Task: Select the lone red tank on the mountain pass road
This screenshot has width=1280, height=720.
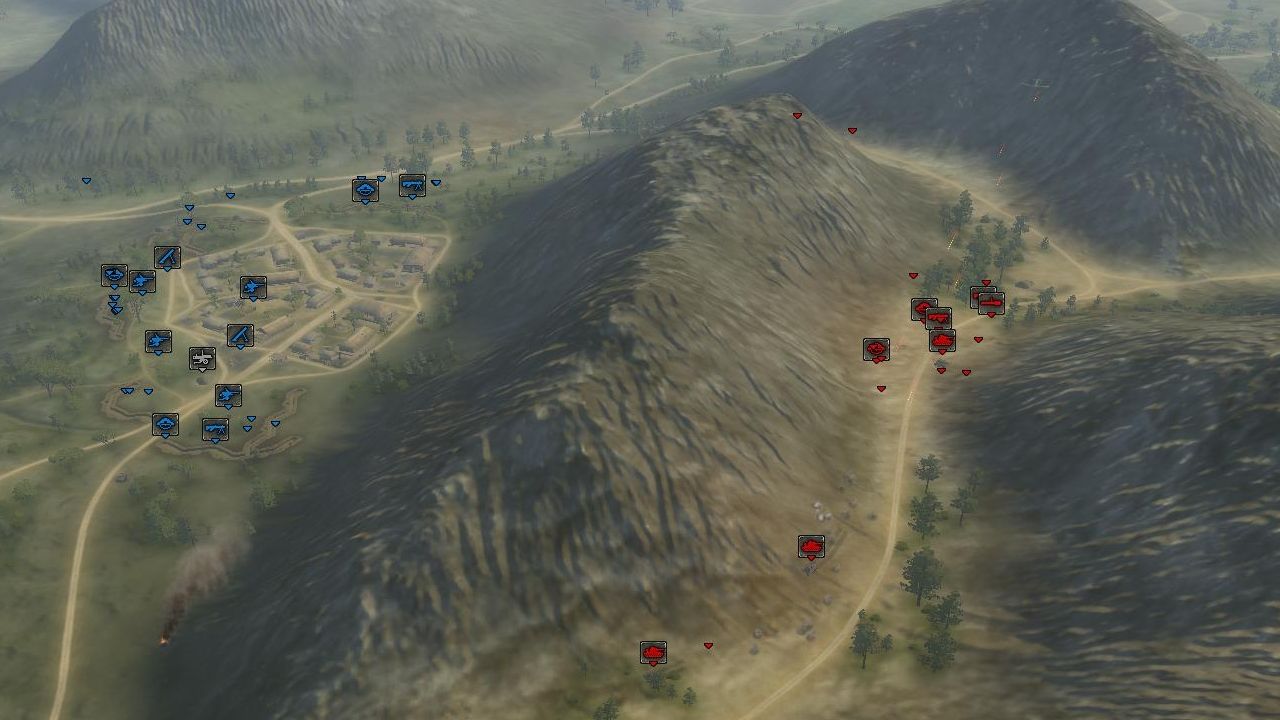Action: tap(810, 546)
